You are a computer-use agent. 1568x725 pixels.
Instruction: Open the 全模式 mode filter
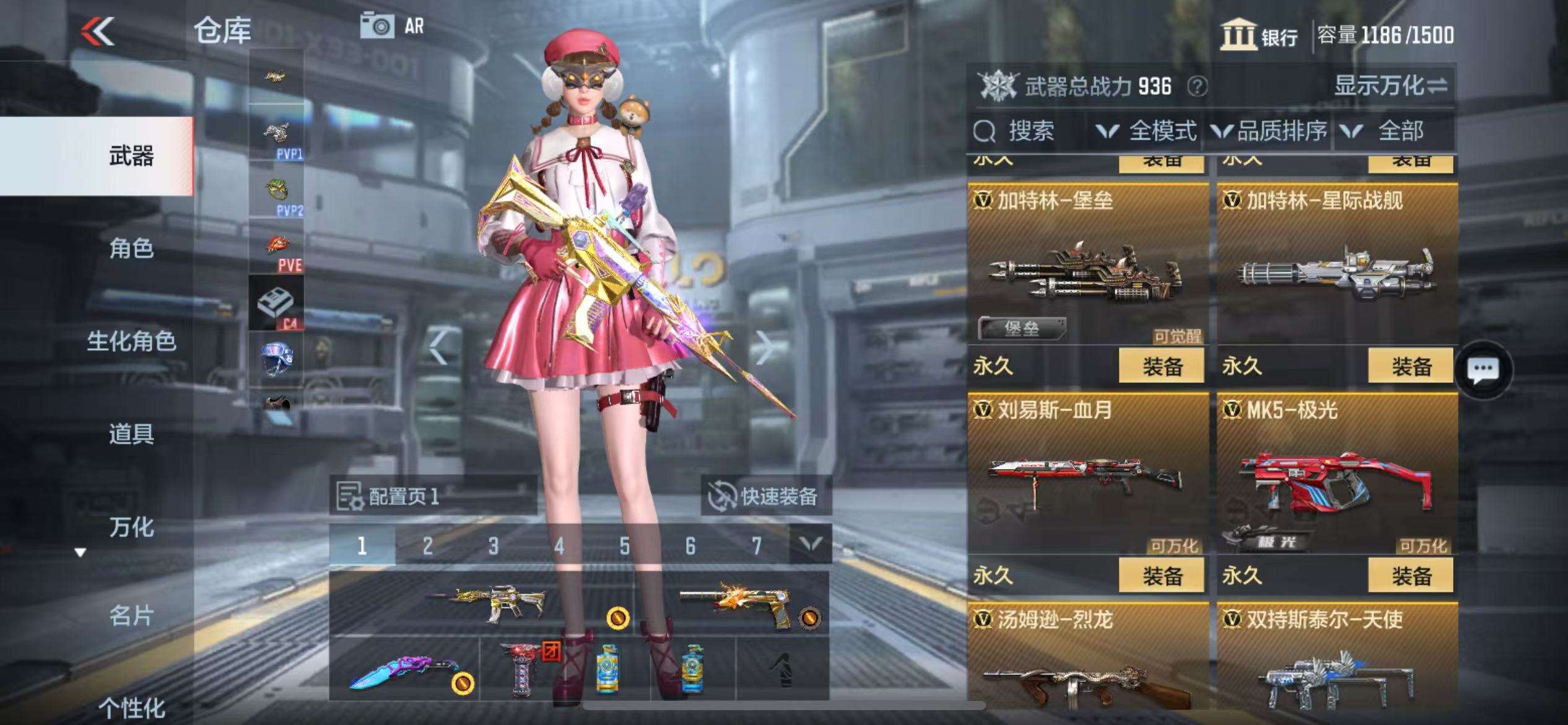tap(1147, 131)
